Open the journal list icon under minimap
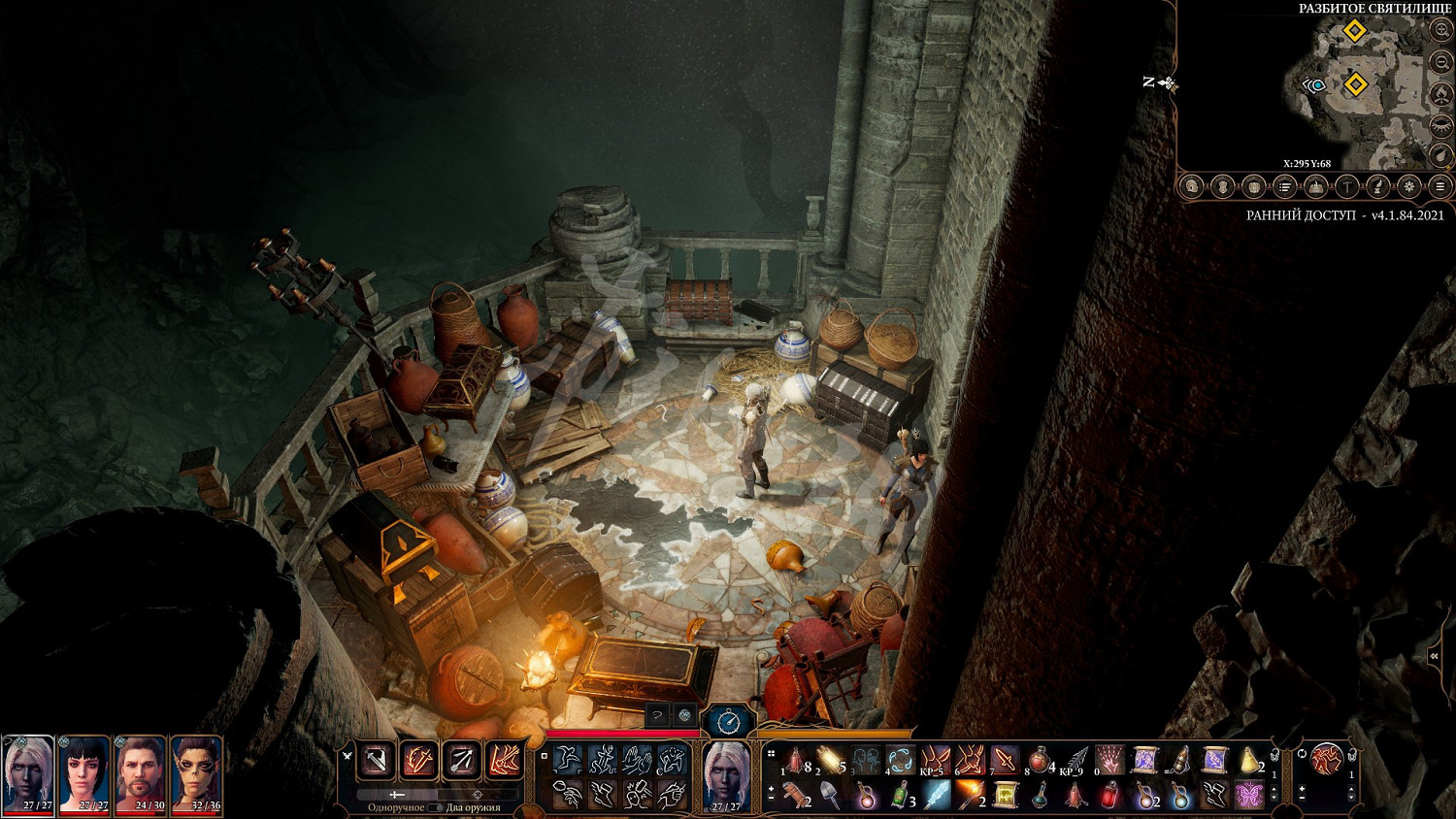1456x819 pixels. (1285, 186)
